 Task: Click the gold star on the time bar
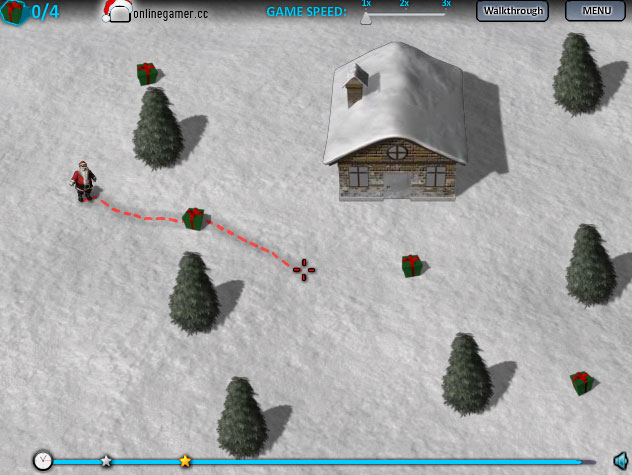(185, 461)
